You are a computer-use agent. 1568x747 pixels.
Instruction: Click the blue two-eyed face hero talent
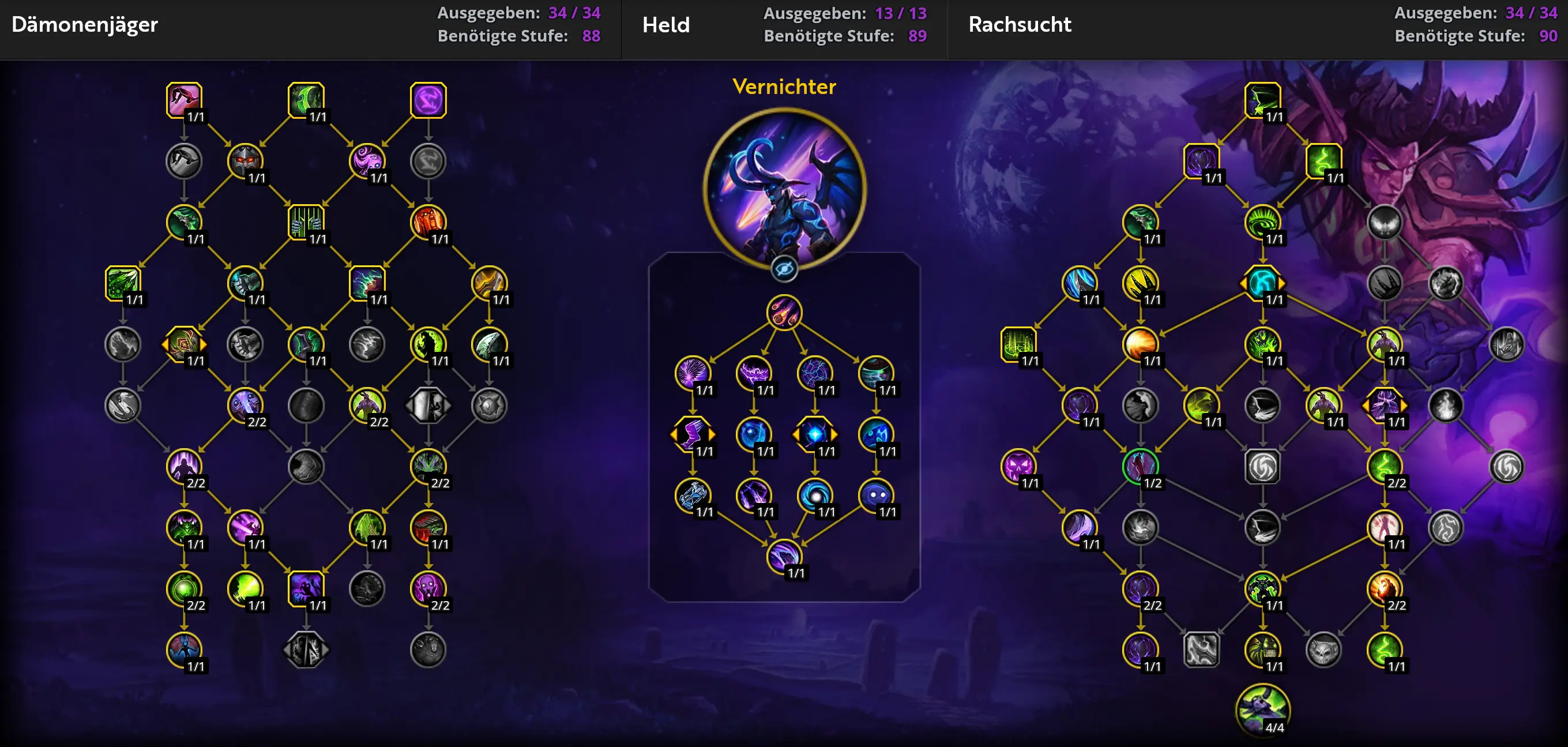(x=876, y=495)
